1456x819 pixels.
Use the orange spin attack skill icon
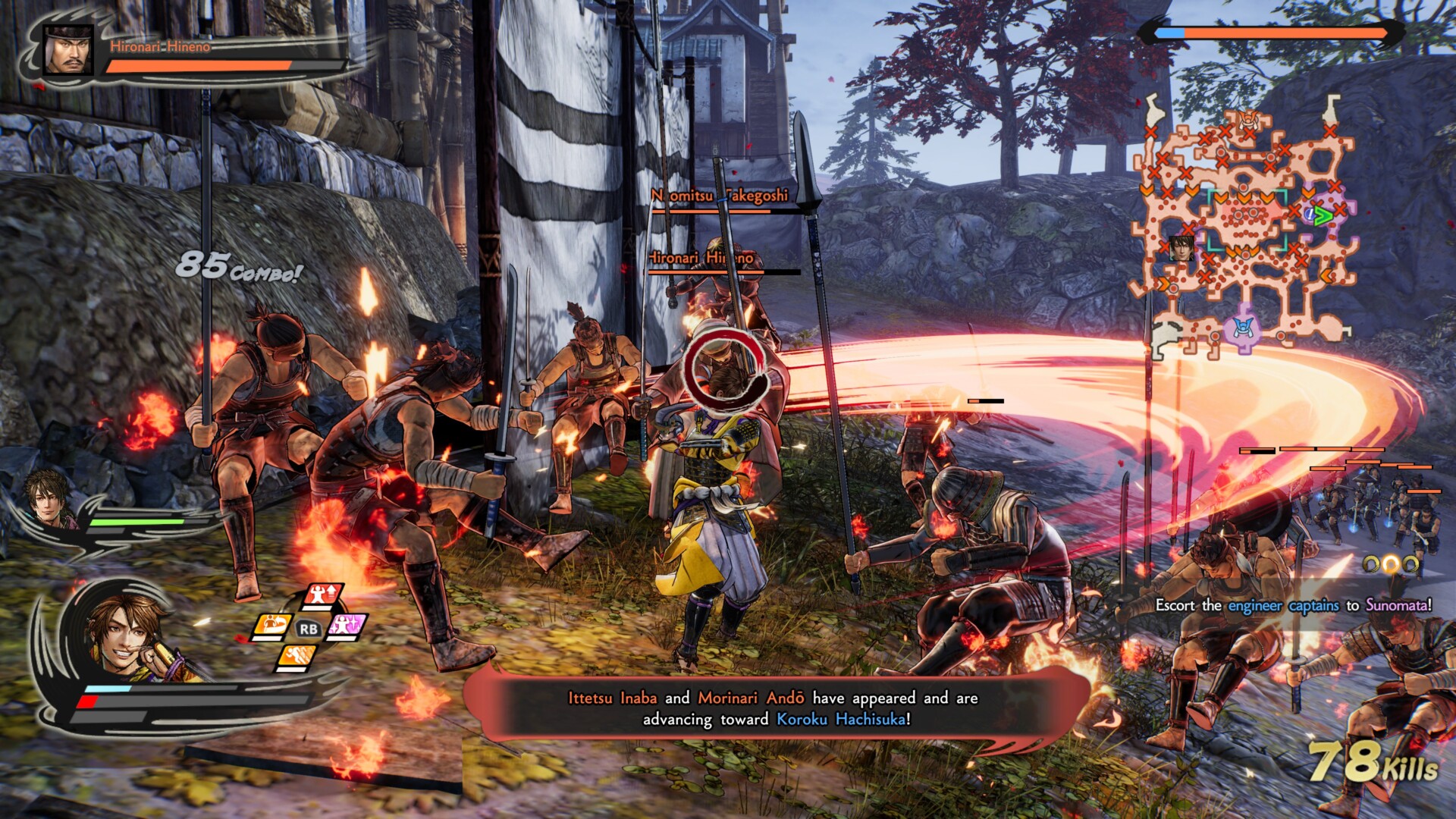tap(271, 626)
